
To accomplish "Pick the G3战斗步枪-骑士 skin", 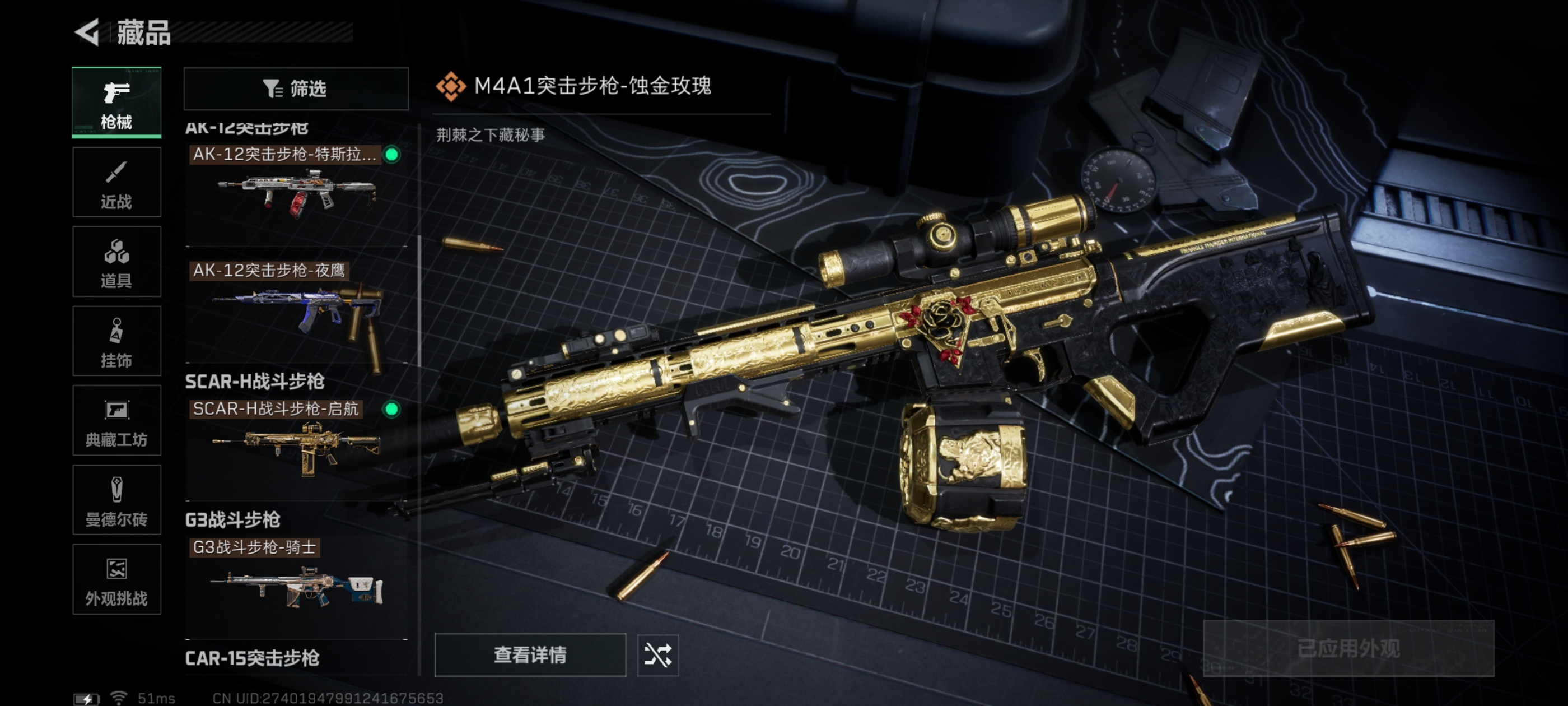I will 296,586.
